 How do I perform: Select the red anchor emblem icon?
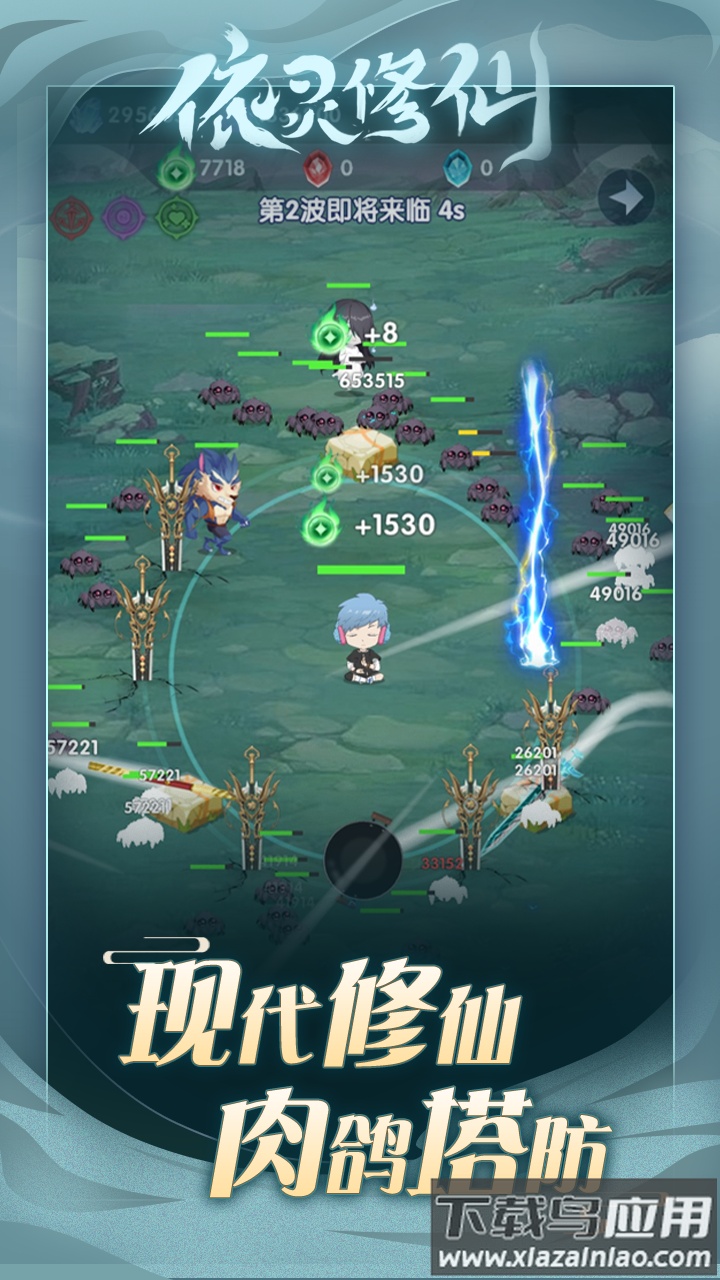[x=74, y=215]
